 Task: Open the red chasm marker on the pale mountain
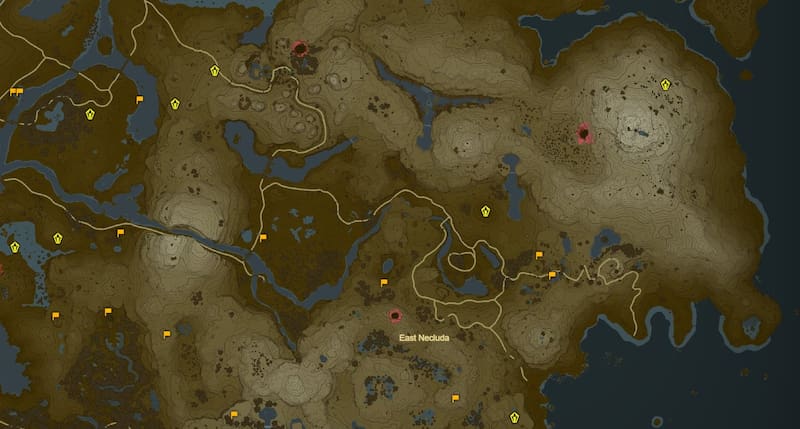tap(585, 132)
